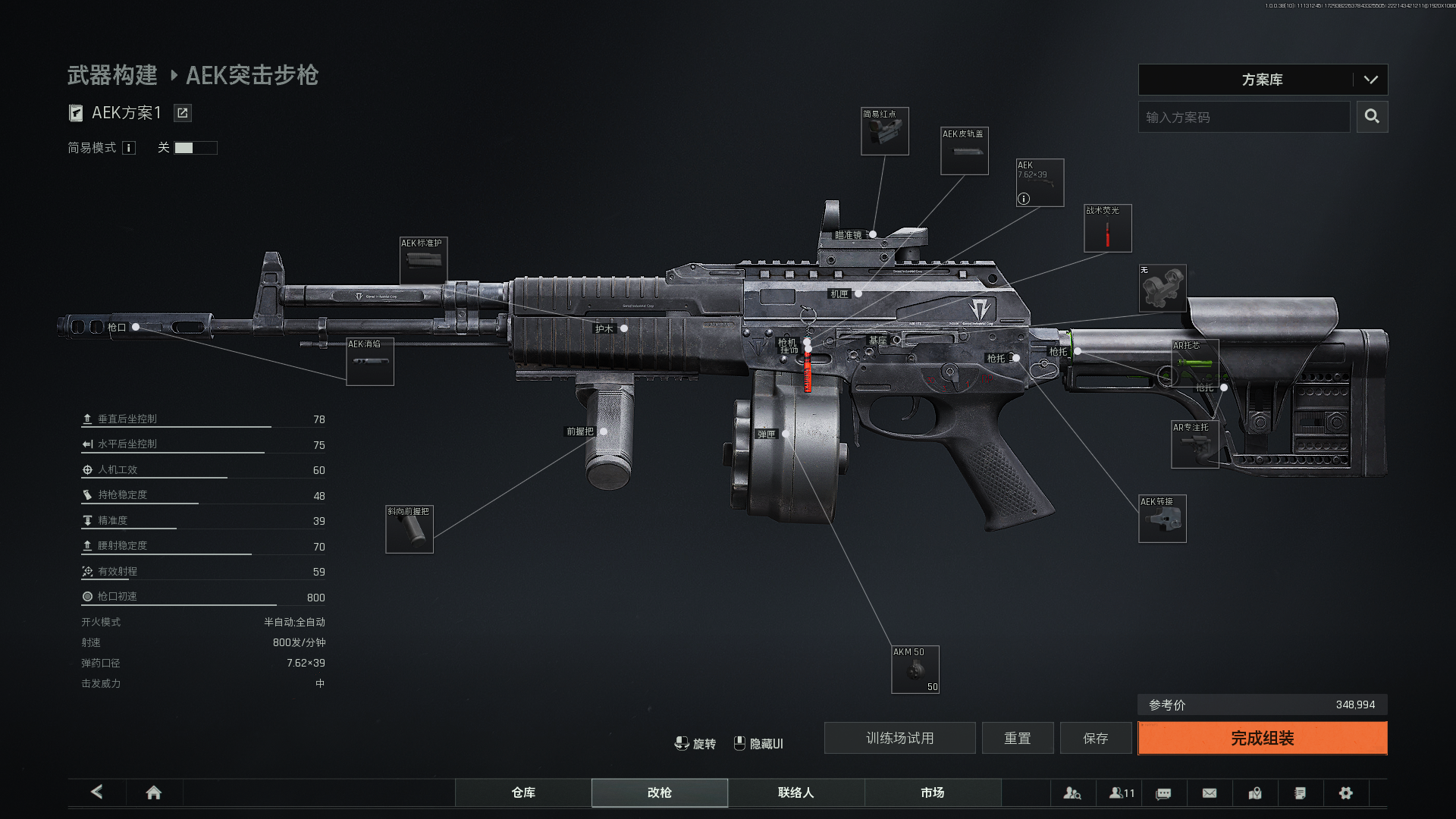Image resolution: width=1456 pixels, height=819 pixels.
Task: Focus the 输入方案码 input field
Action: coord(1244,117)
